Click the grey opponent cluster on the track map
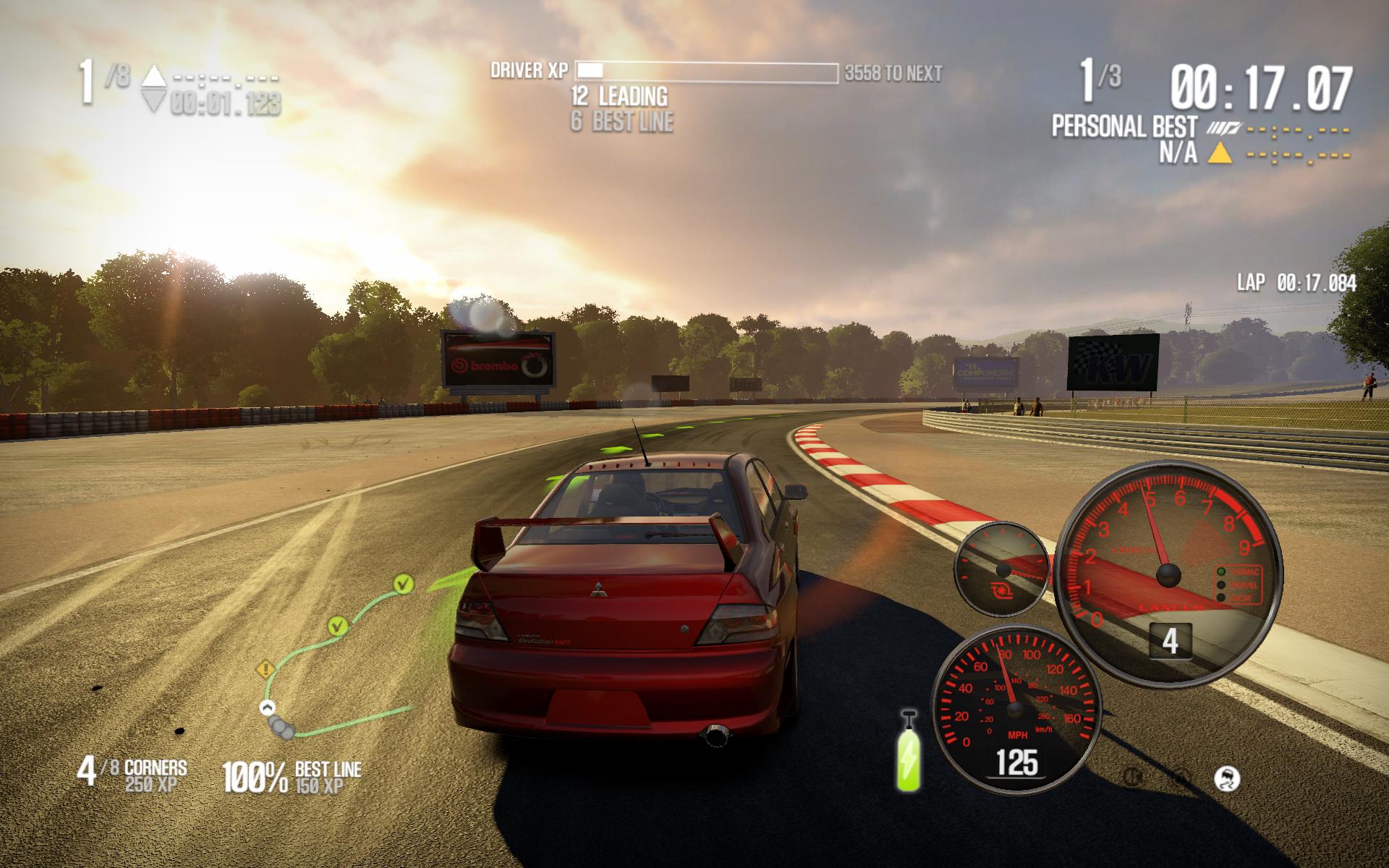This screenshot has height=868, width=1389. coord(281,728)
